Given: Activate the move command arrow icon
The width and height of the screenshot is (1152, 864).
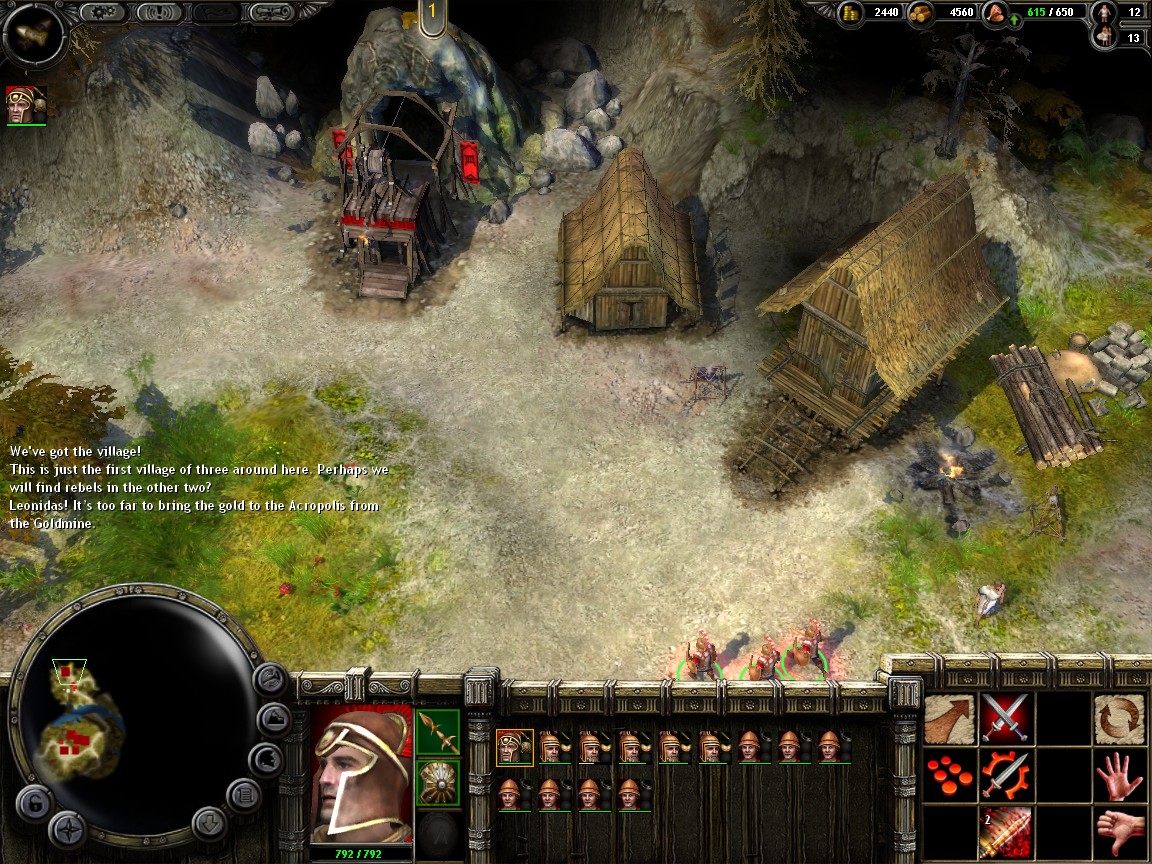Looking at the screenshot, I should click(949, 718).
